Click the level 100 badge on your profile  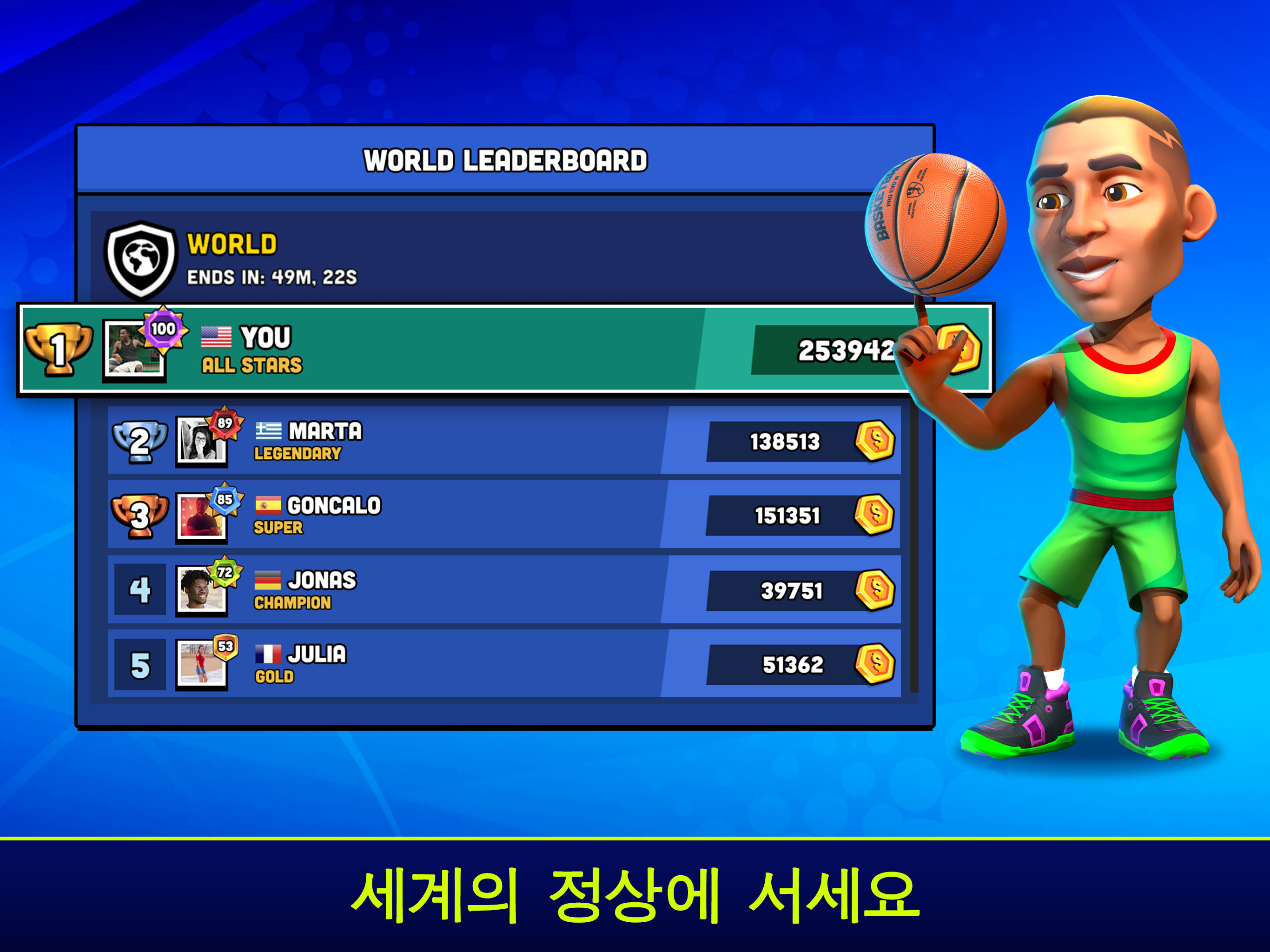[x=163, y=329]
